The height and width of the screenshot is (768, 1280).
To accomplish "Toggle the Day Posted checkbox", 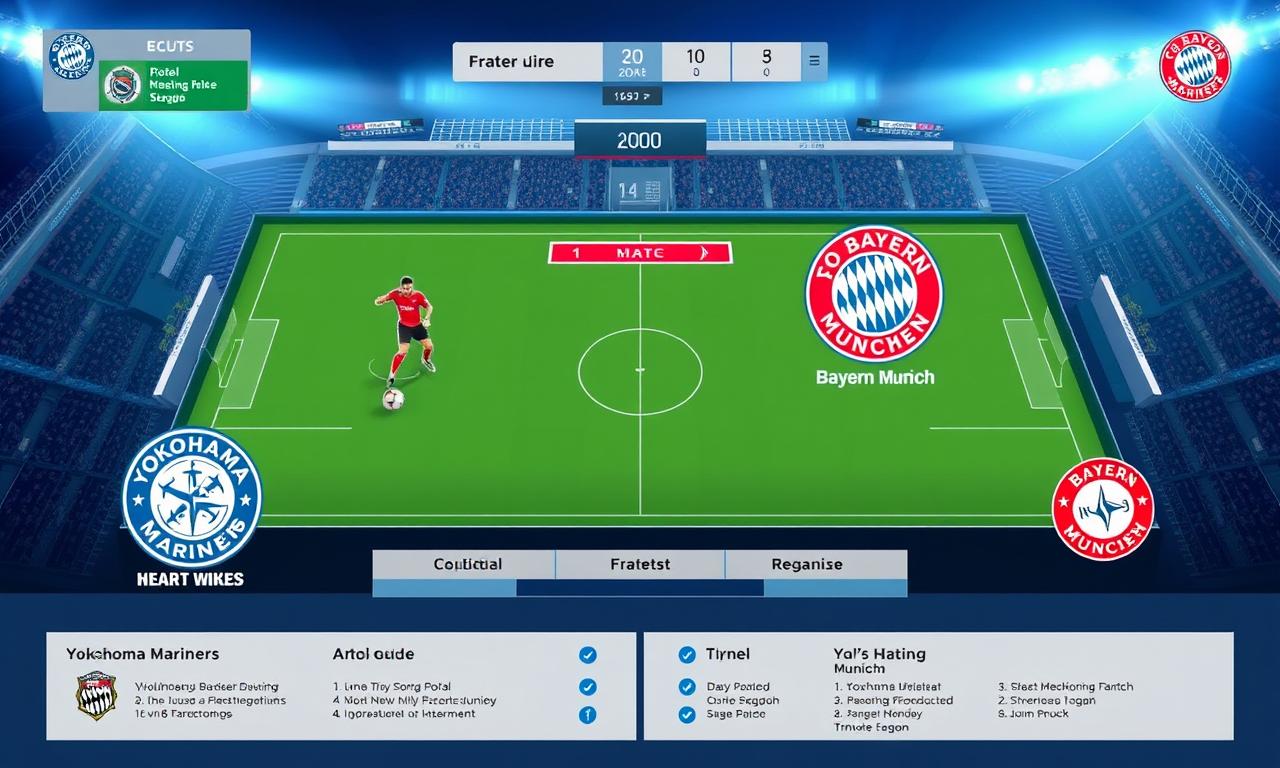I will 687,687.
